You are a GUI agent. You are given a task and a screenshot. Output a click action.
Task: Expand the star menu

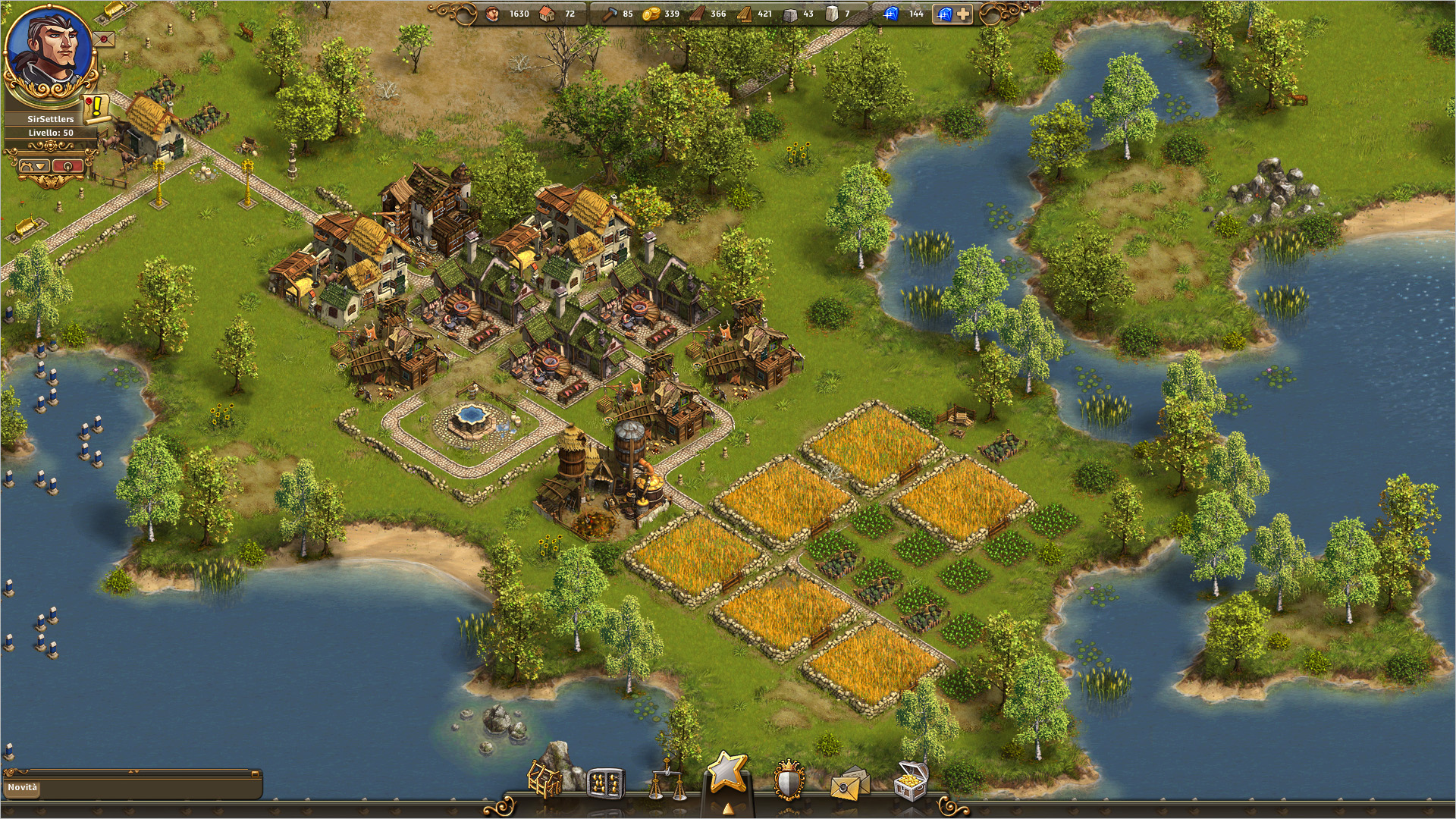[727, 775]
